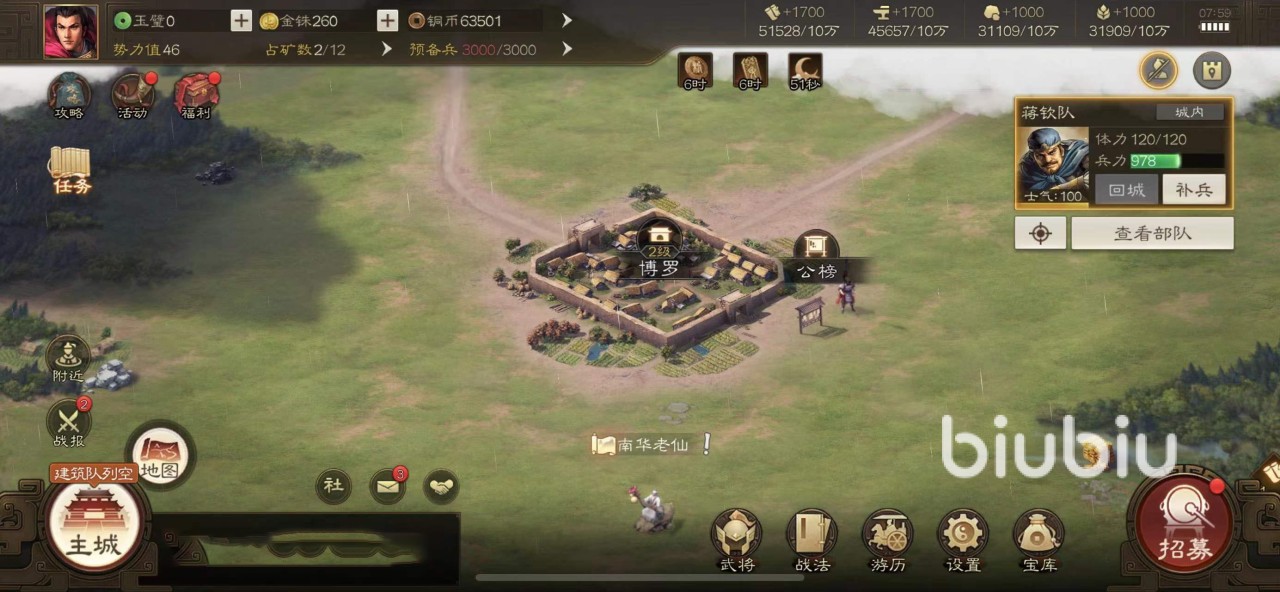Open the 战法 tactics menu
The image size is (1280, 592).
click(x=812, y=540)
